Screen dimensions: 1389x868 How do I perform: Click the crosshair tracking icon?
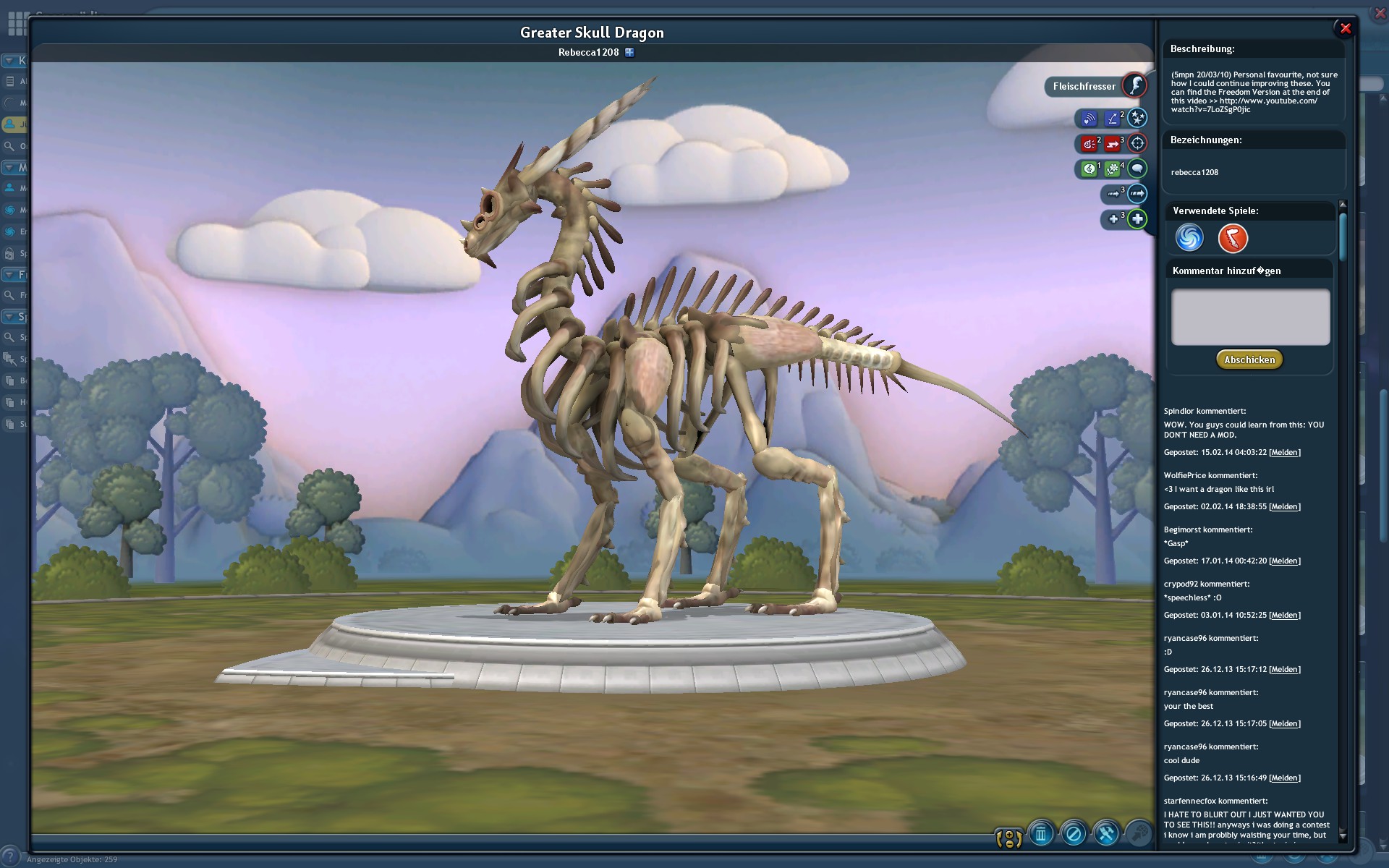(x=1138, y=143)
